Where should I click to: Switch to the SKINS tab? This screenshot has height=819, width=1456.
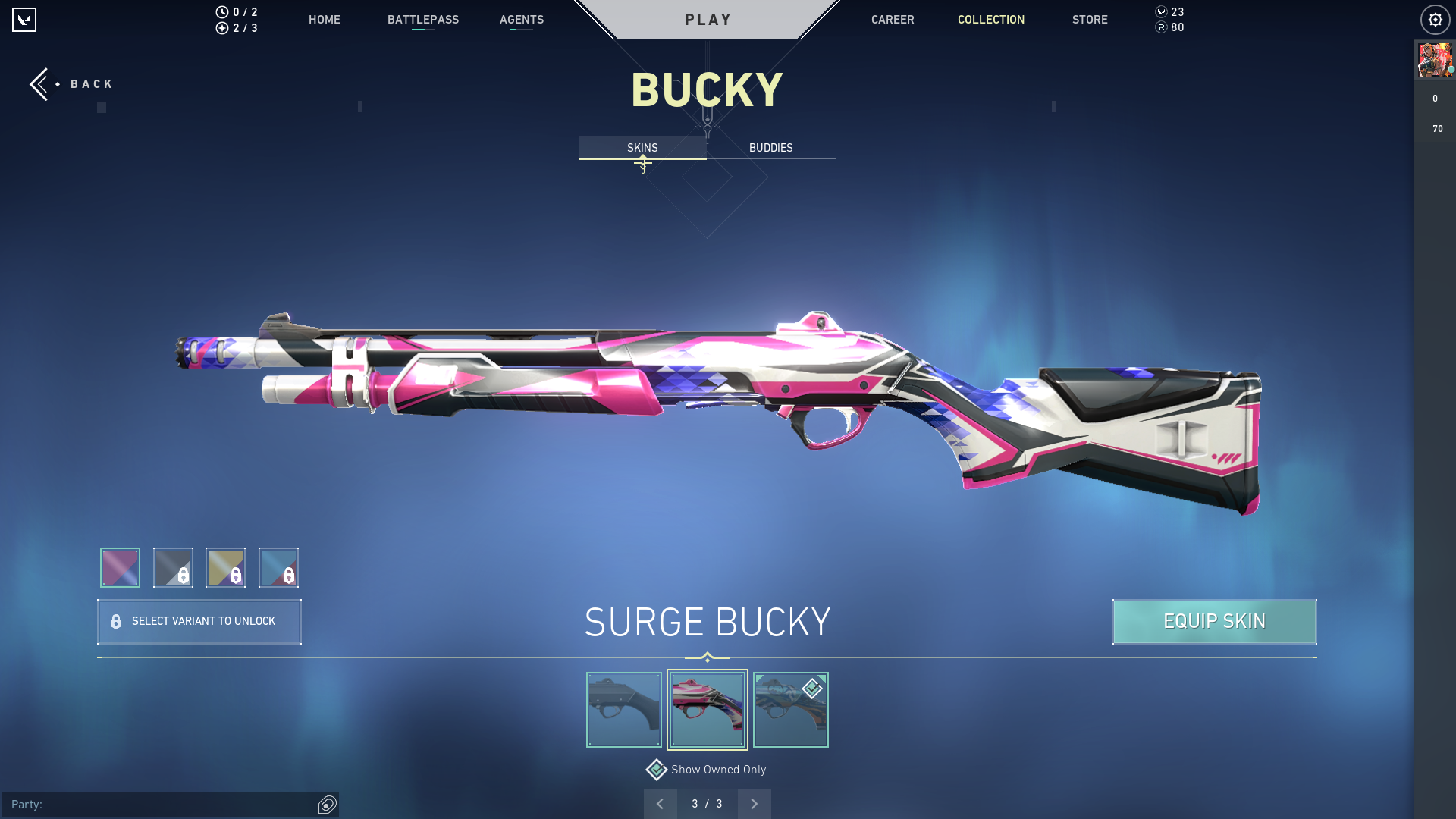click(642, 148)
